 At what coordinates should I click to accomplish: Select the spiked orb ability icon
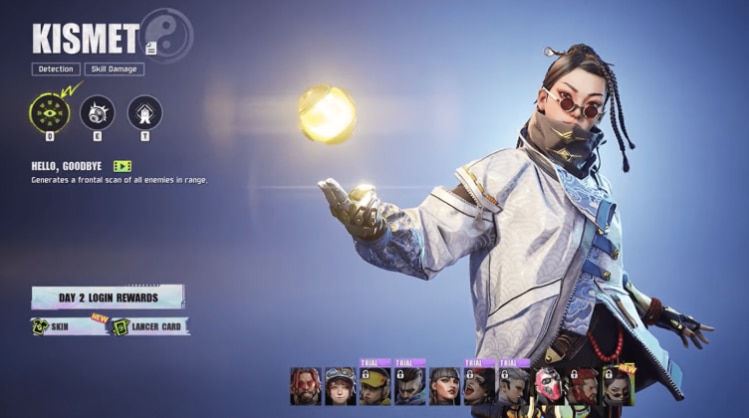(x=97, y=111)
